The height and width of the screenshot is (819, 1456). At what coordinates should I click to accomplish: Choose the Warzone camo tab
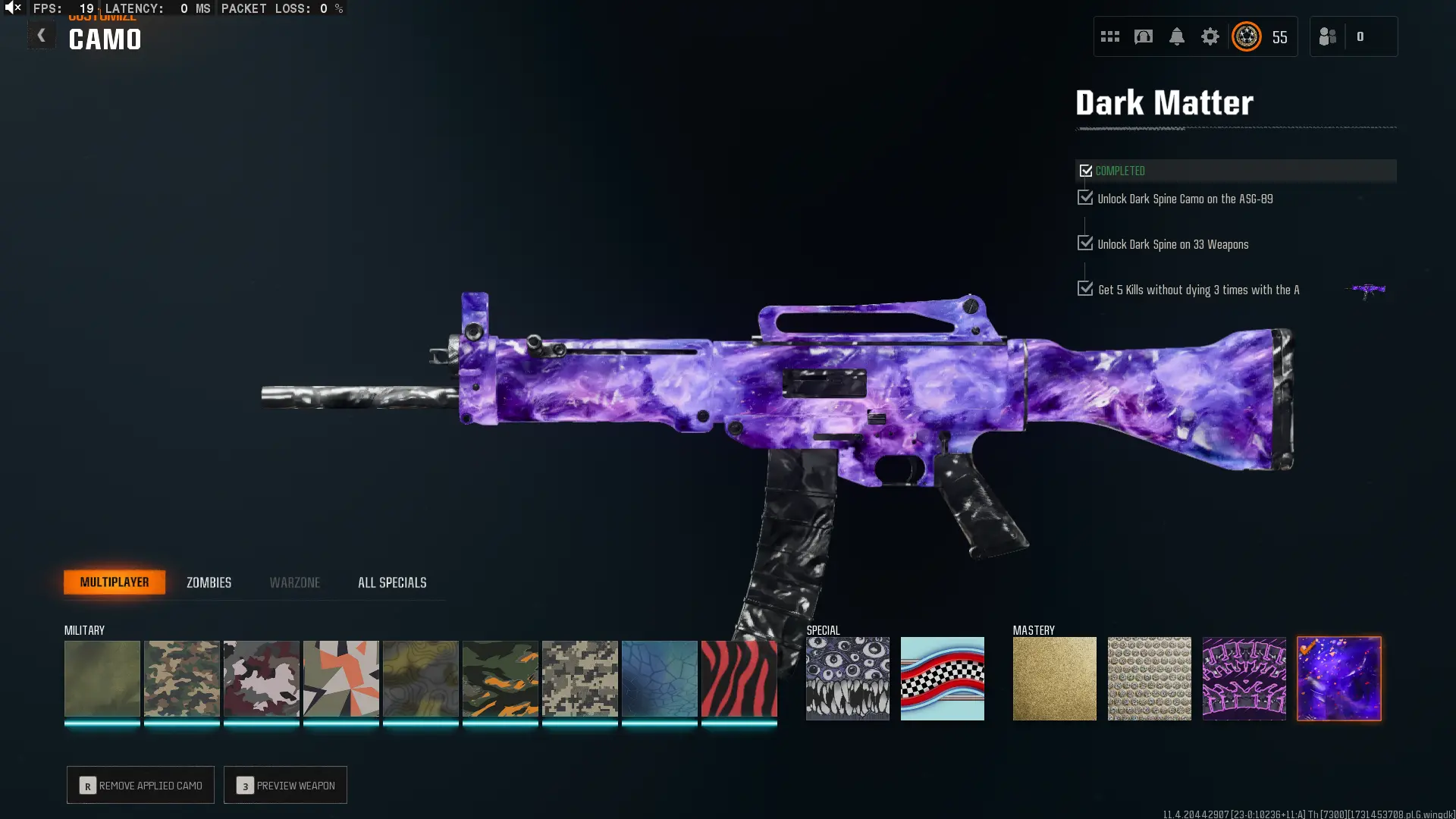295,582
